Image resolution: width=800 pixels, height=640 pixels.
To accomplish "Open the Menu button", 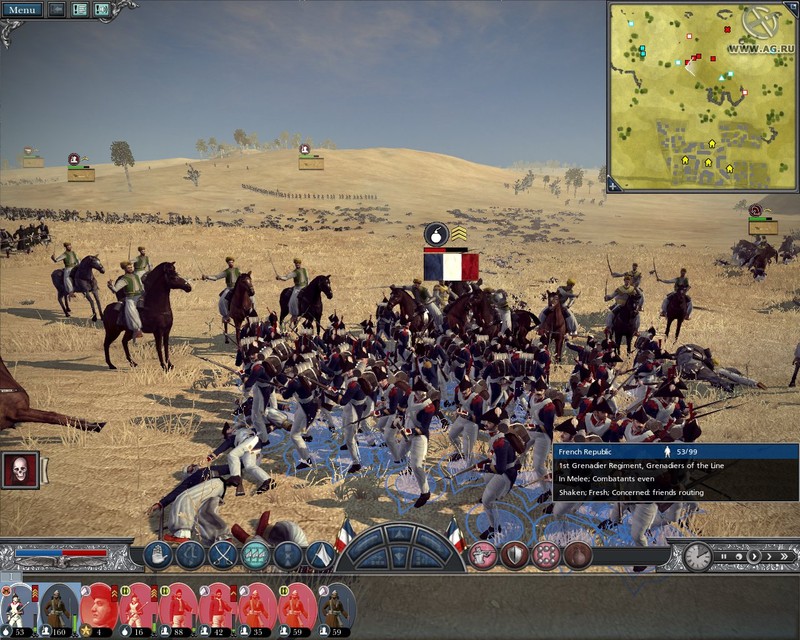I will tap(22, 10).
